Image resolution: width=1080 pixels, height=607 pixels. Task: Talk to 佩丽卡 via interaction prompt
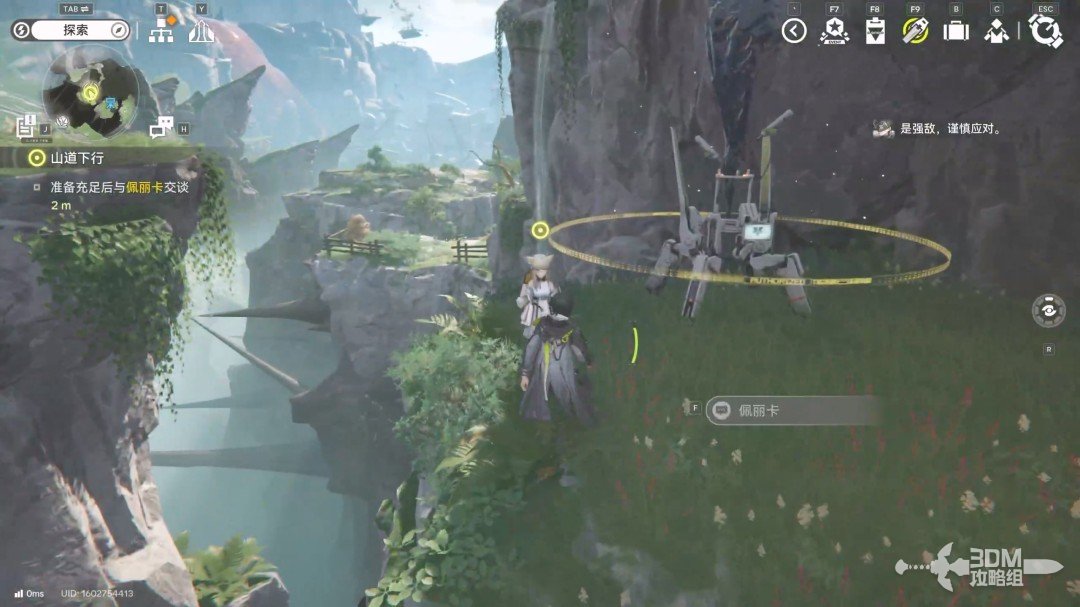click(x=790, y=410)
